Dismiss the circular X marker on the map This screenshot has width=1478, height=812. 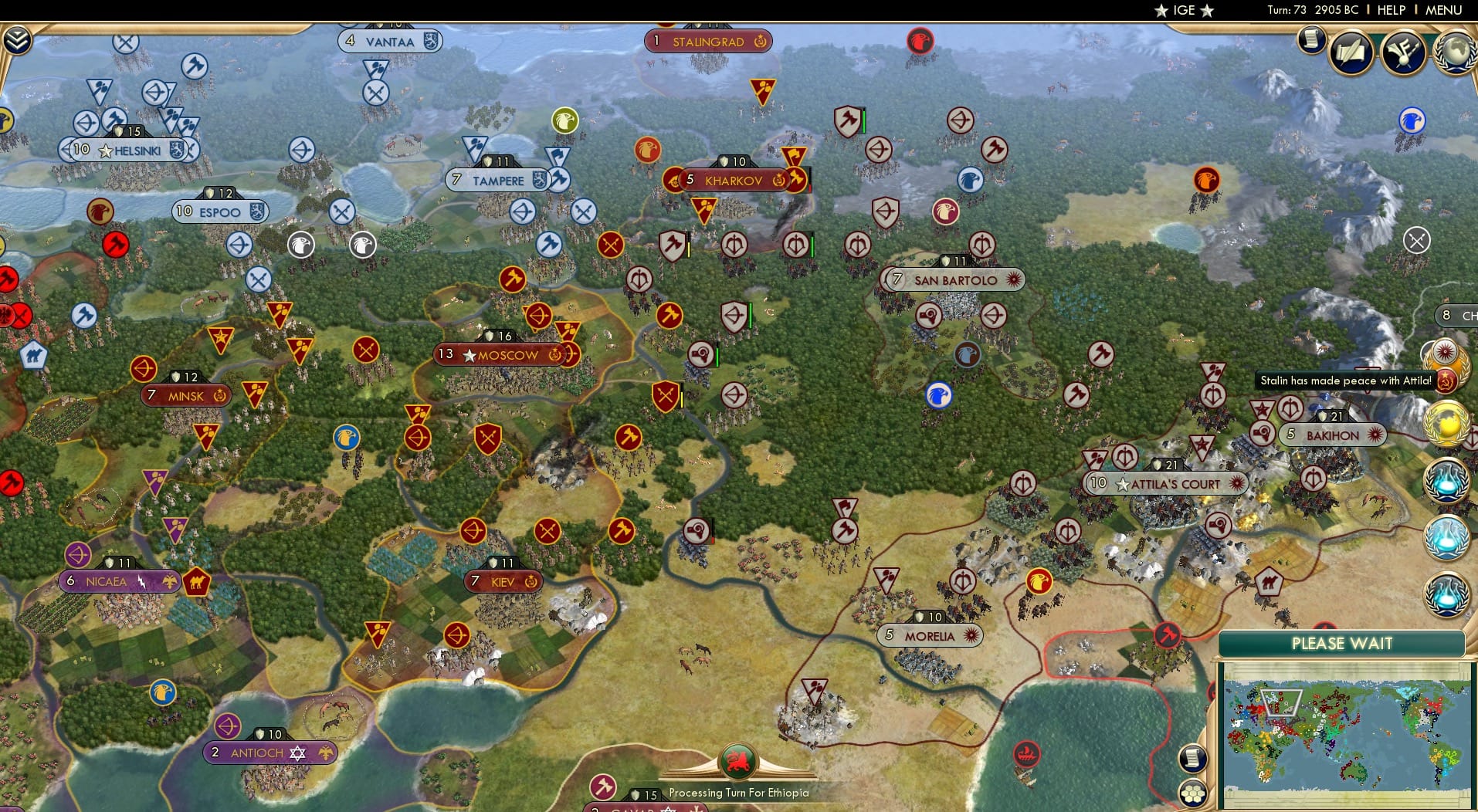pyautogui.click(x=1416, y=240)
